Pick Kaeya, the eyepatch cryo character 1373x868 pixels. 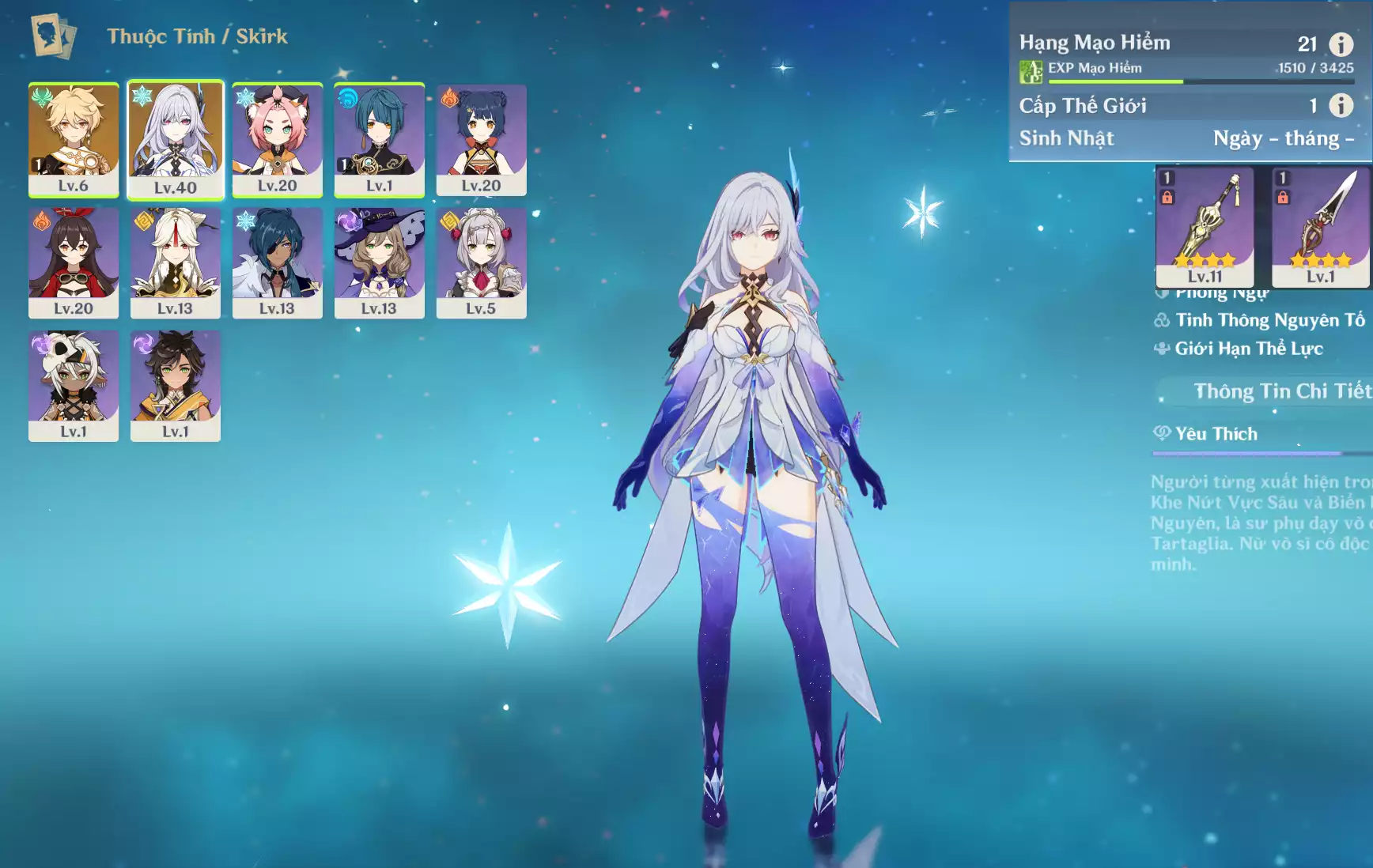pos(278,262)
